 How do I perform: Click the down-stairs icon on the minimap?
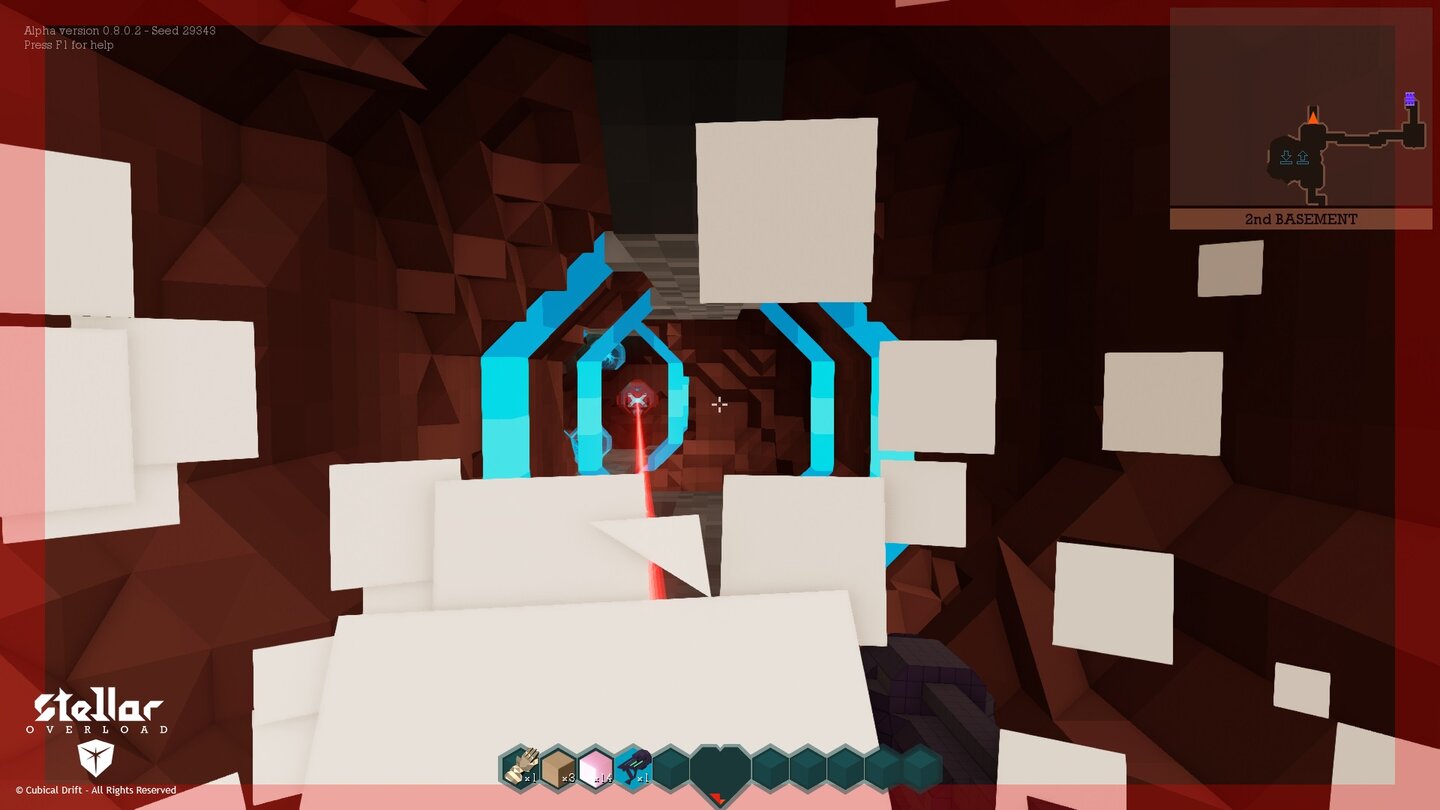tap(1286, 157)
